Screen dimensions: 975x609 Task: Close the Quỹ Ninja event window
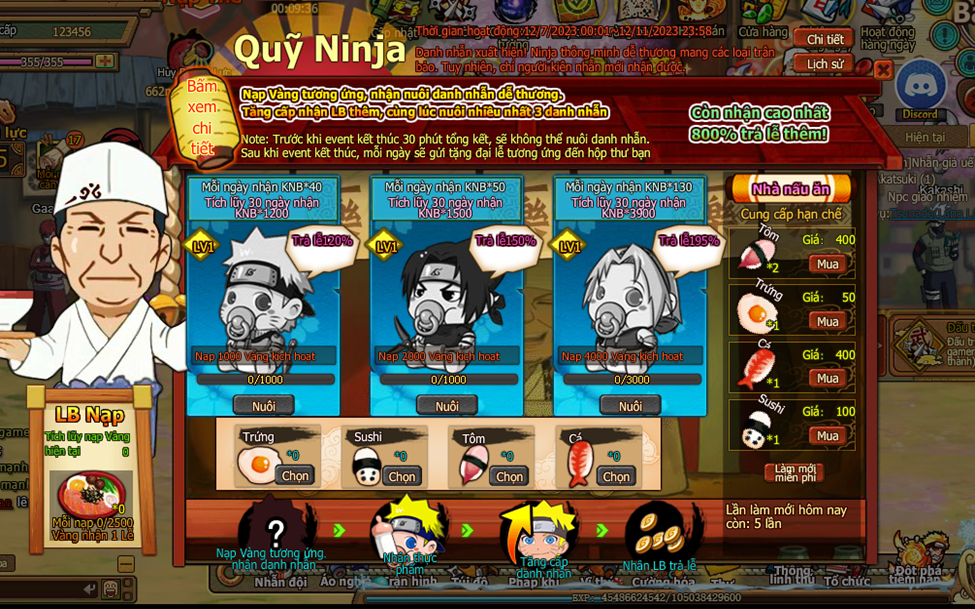(x=883, y=69)
